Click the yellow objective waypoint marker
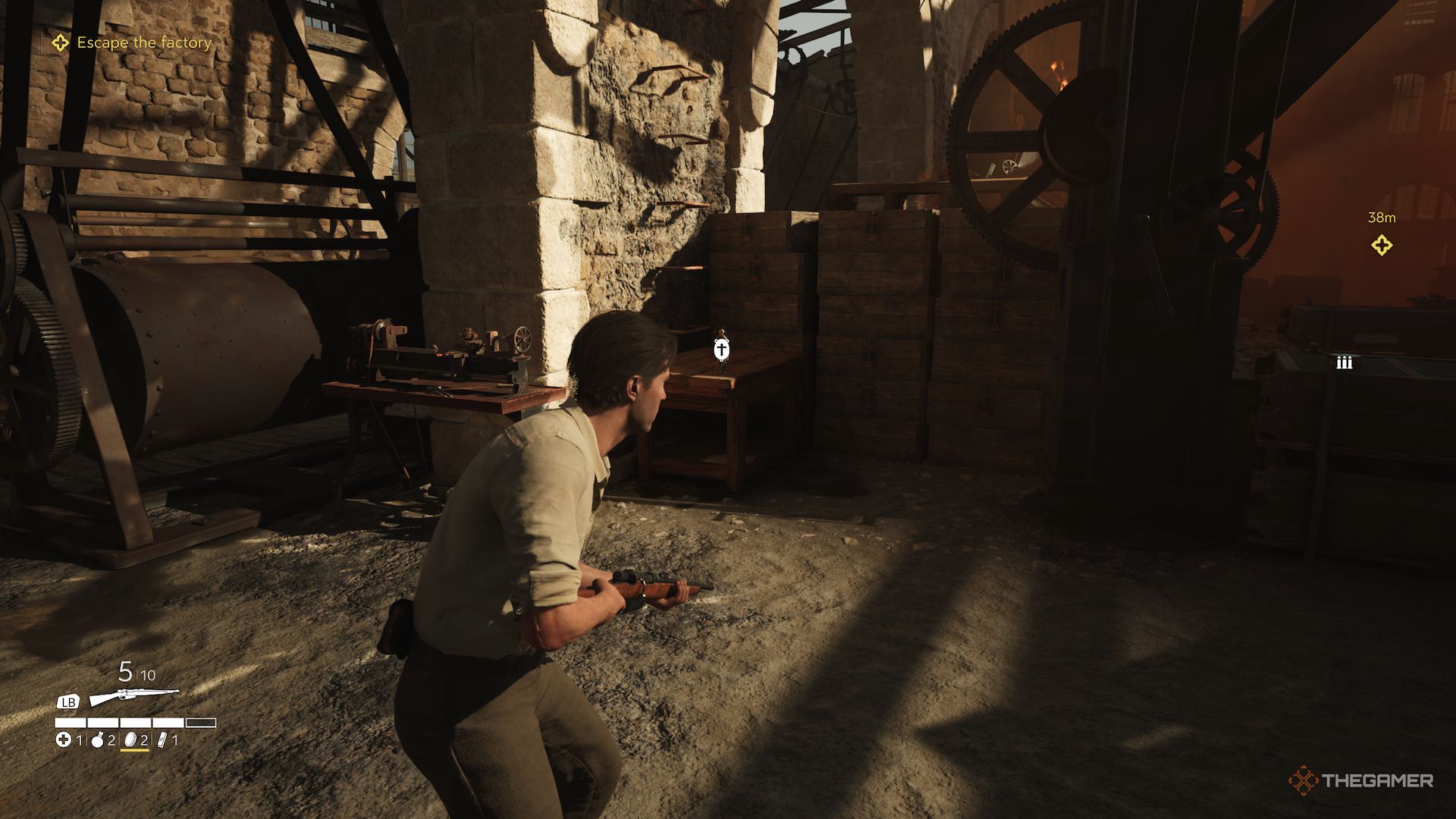The height and width of the screenshot is (819, 1456). click(1382, 245)
